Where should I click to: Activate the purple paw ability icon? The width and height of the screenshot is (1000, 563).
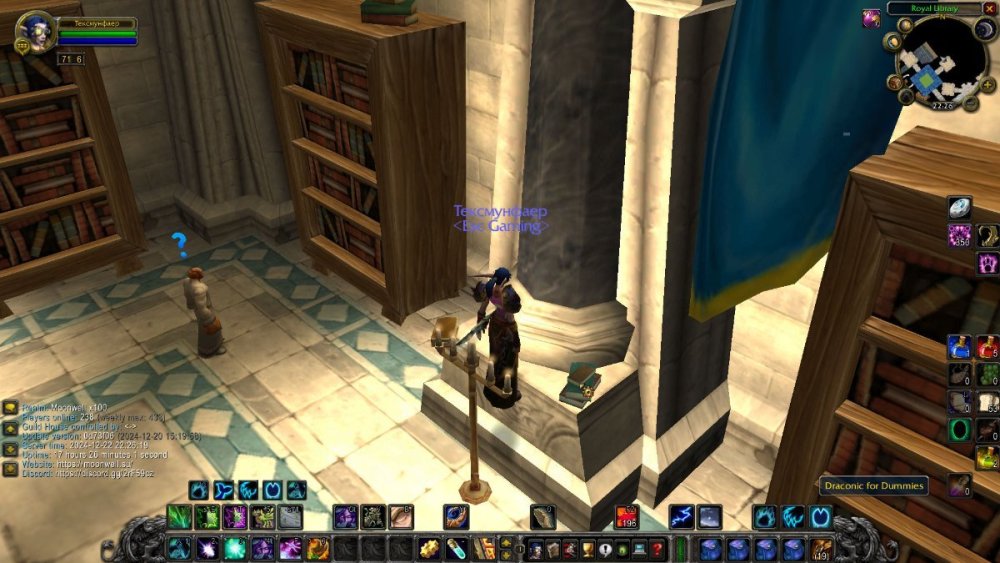(x=986, y=263)
